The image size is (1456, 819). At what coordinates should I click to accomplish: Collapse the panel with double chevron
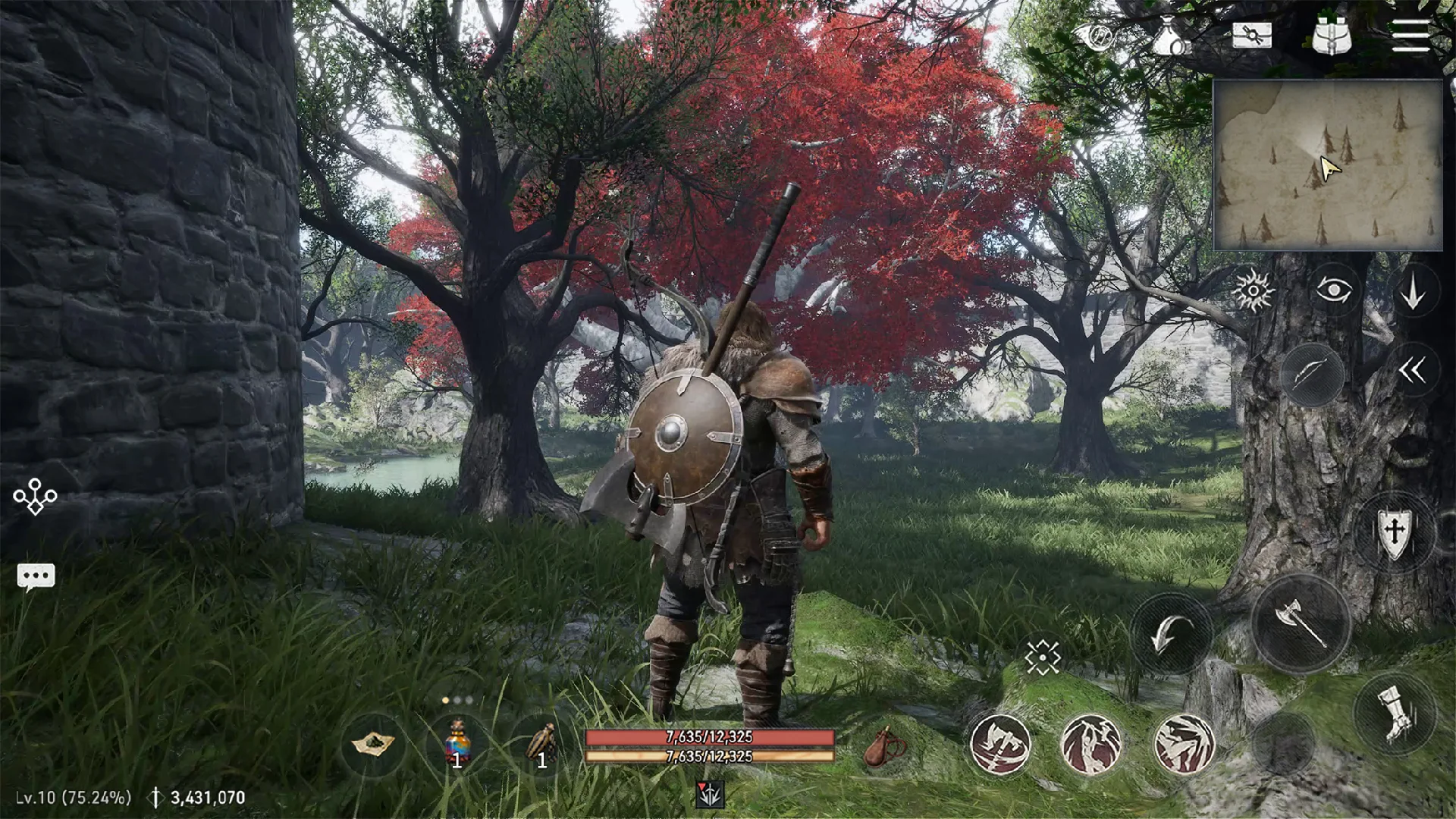1412,371
